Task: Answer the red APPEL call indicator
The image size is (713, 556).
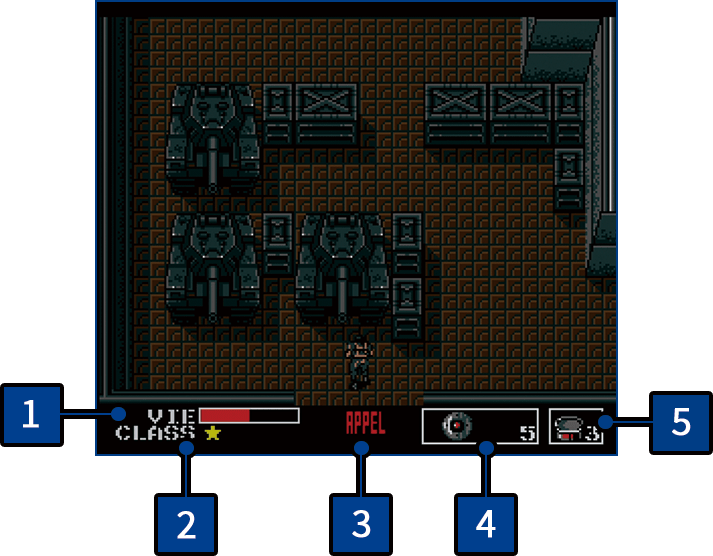Action: coord(365,422)
